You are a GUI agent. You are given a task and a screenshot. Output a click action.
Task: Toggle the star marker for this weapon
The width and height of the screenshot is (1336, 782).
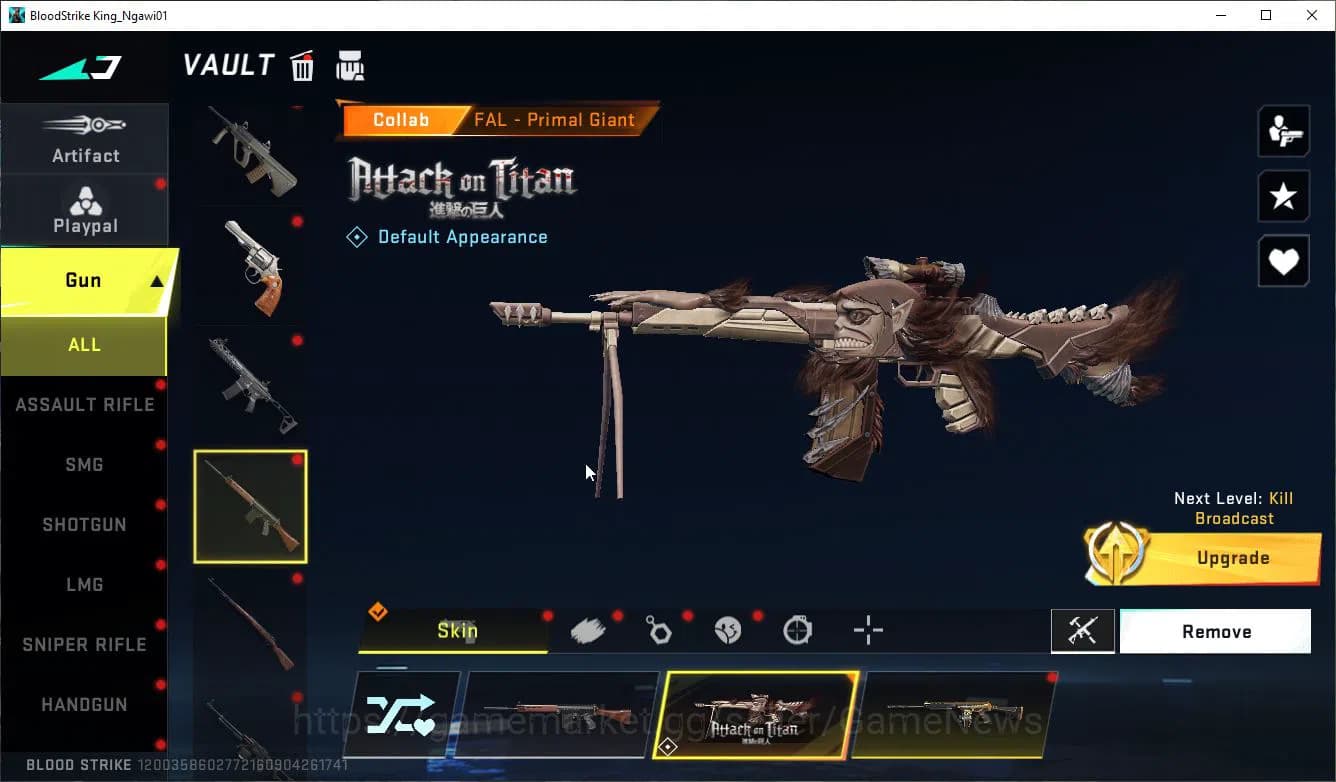[1283, 196]
